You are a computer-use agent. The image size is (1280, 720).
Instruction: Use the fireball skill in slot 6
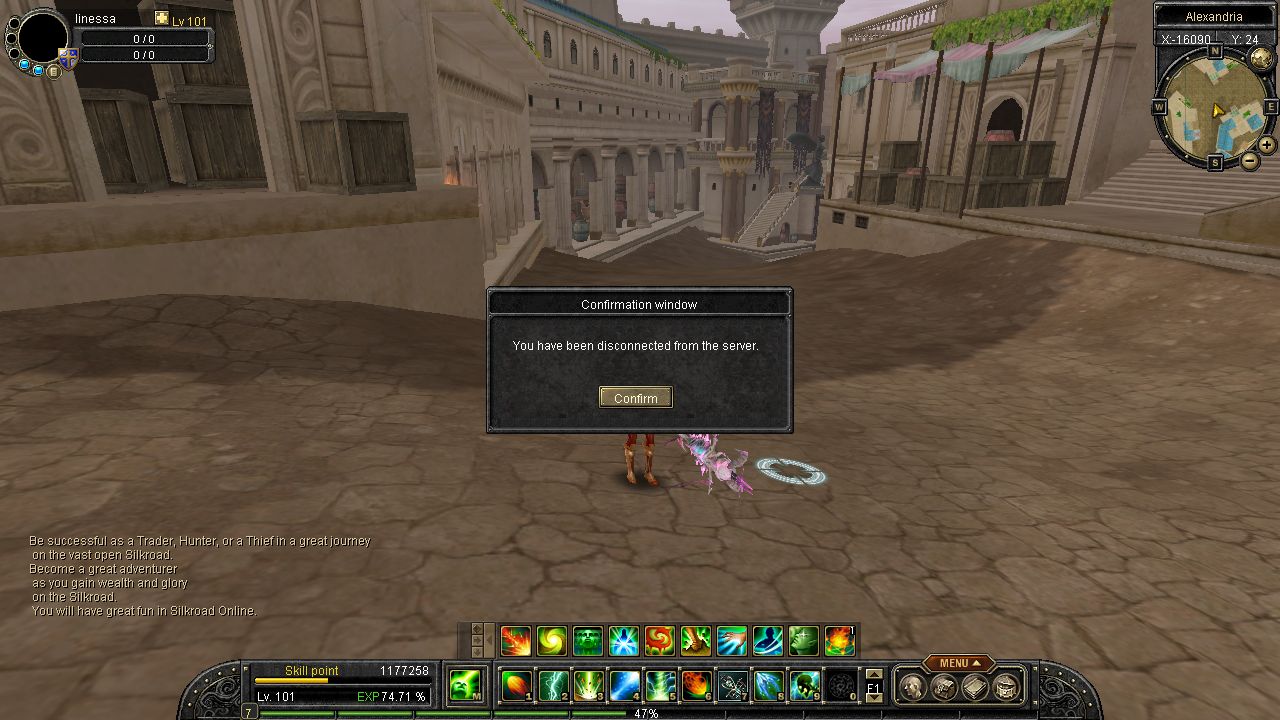(696, 686)
